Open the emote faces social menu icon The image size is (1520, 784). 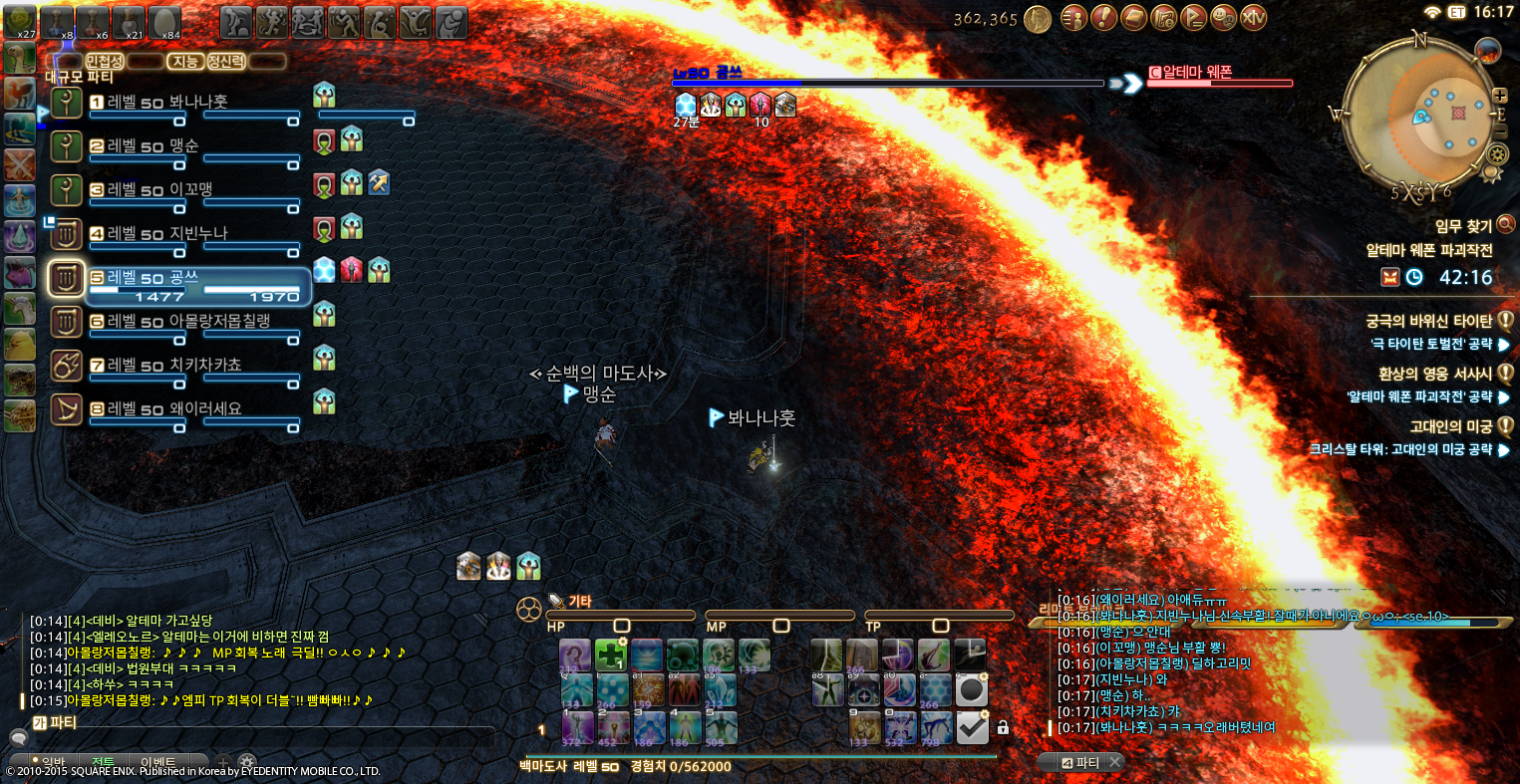(x=1224, y=17)
